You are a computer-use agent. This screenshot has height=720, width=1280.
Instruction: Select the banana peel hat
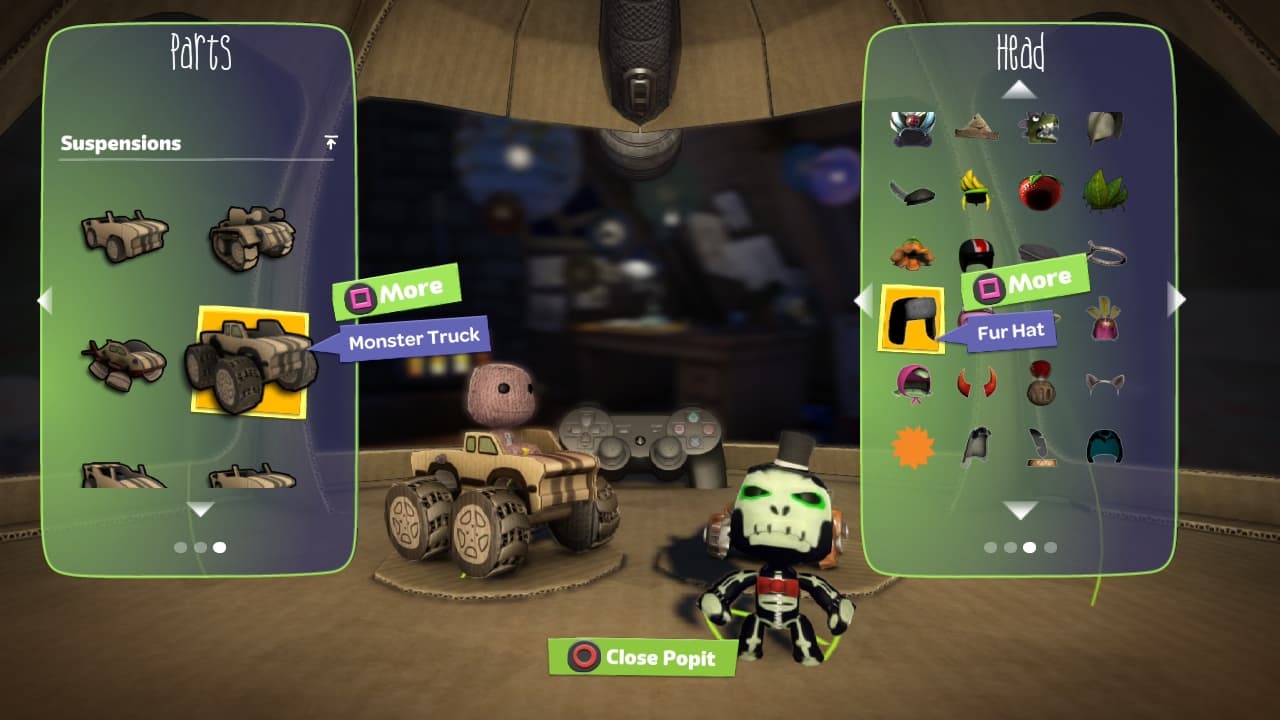tap(976, 190)
